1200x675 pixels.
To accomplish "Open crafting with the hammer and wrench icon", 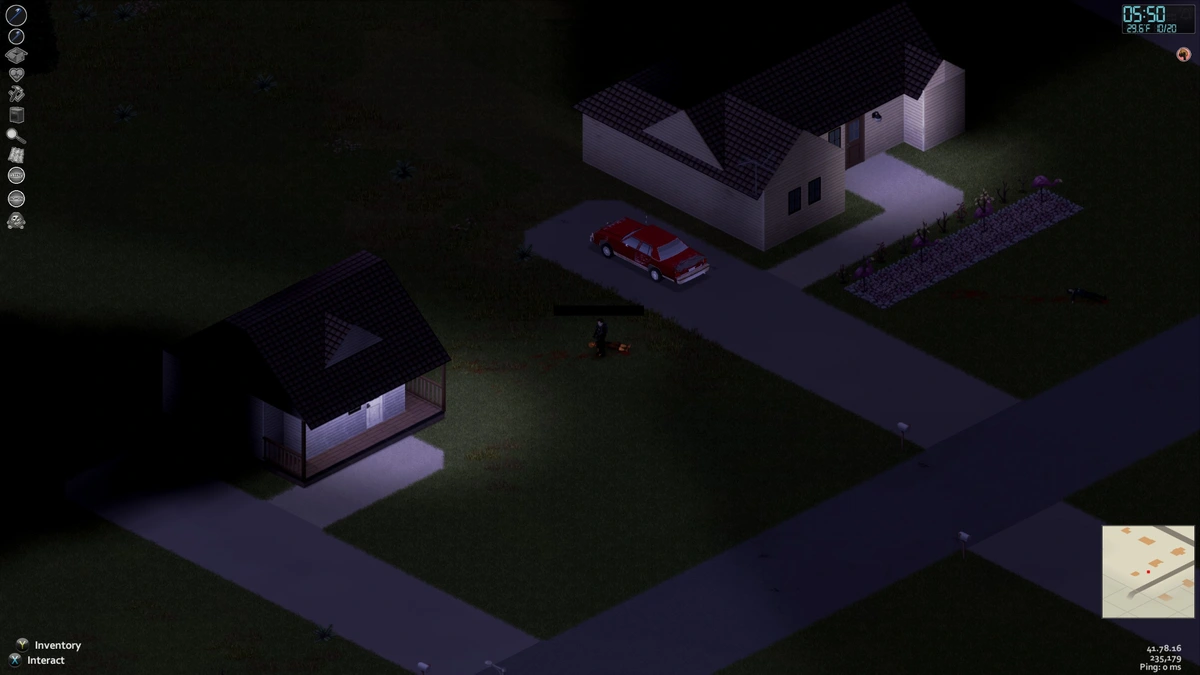I will [16, 94].
